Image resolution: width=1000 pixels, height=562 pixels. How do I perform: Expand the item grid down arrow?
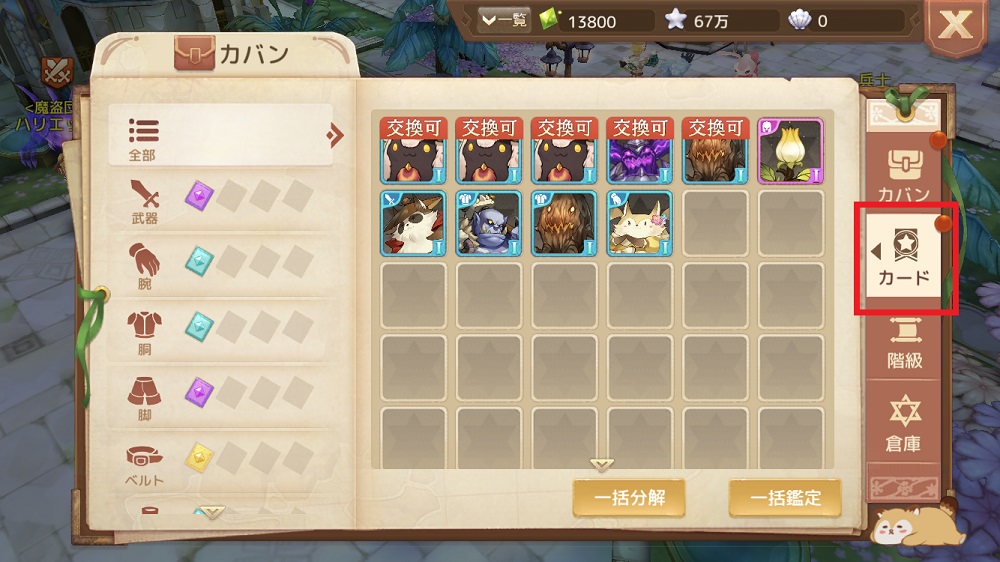pyautogui.click(x=601, y=465)
